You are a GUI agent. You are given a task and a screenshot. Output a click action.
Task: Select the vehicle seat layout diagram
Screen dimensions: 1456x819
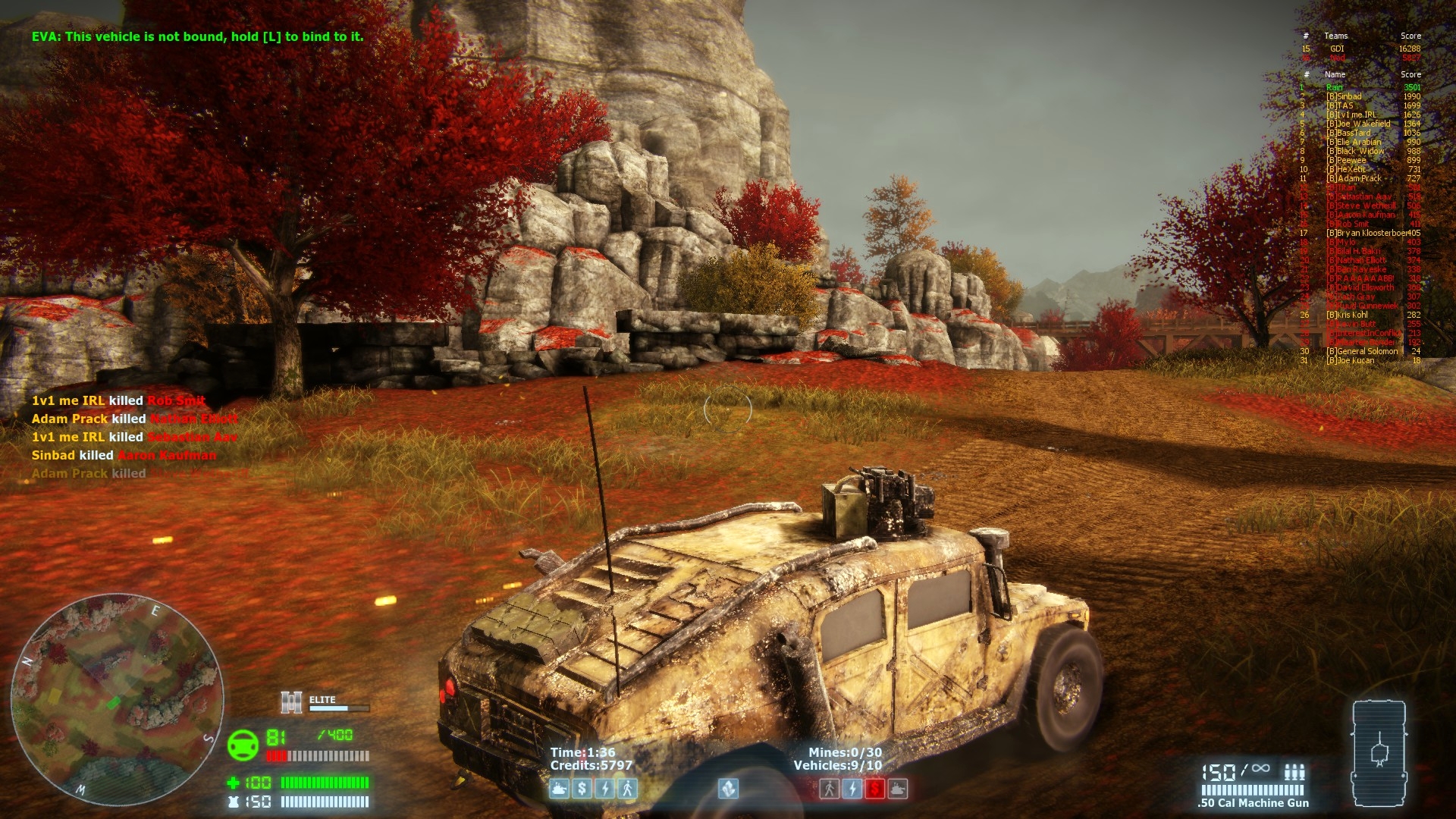pyautogui.click(x=1379, y=754)
